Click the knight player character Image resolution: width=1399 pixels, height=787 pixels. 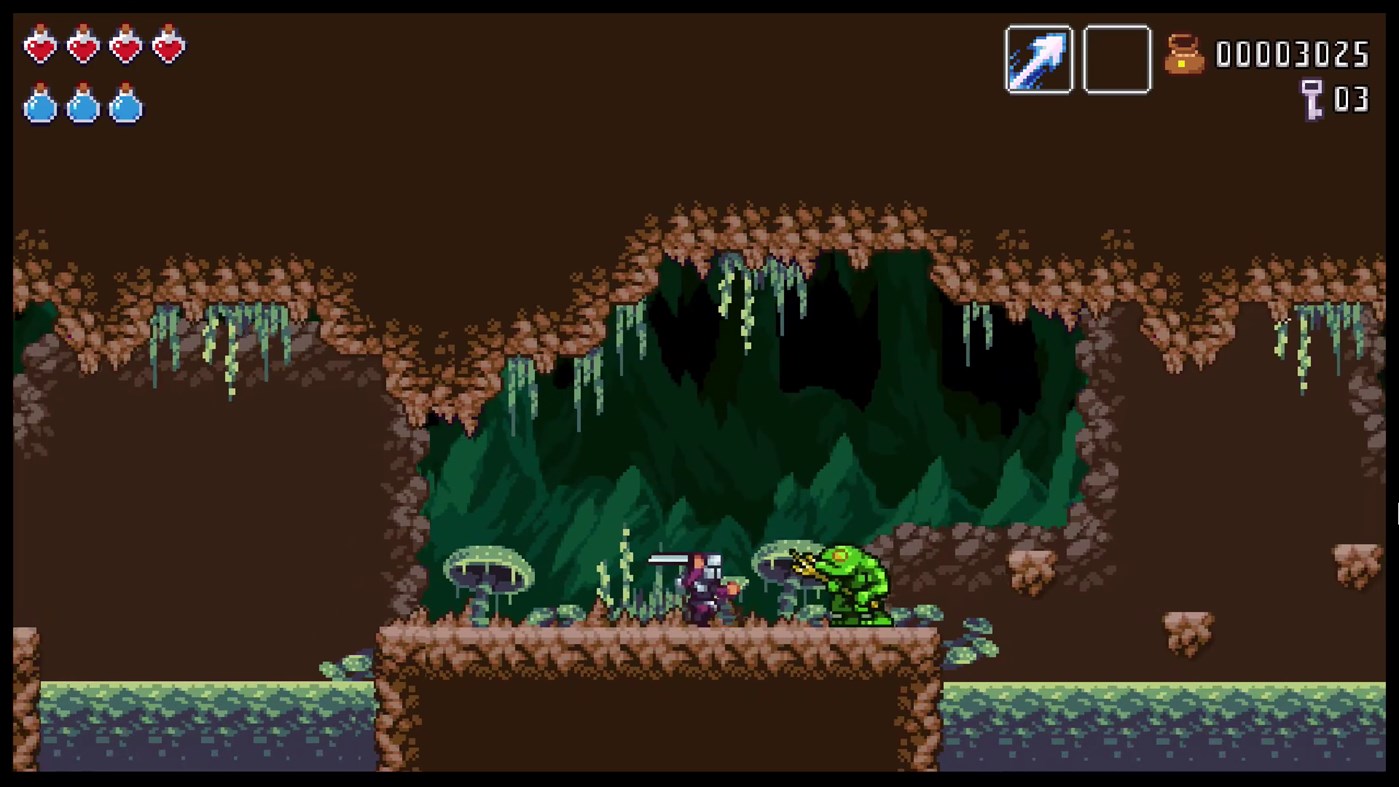[x=707, y=590]
